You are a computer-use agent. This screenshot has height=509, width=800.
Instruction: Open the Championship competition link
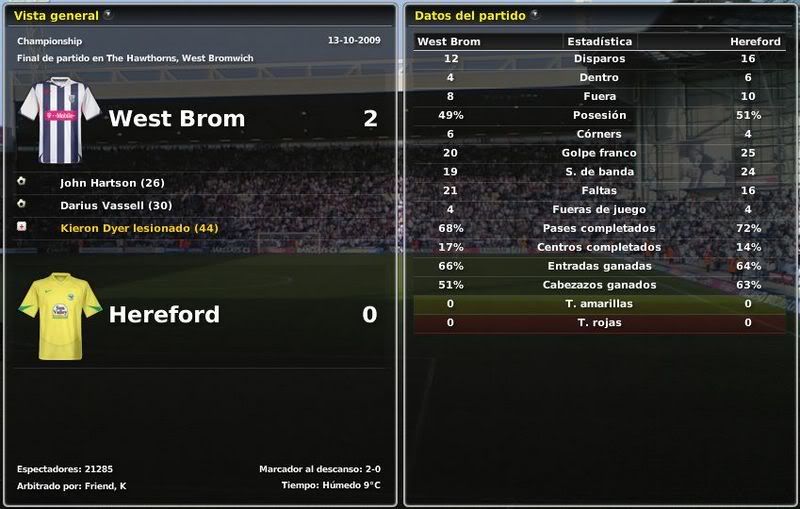[49, 41]
